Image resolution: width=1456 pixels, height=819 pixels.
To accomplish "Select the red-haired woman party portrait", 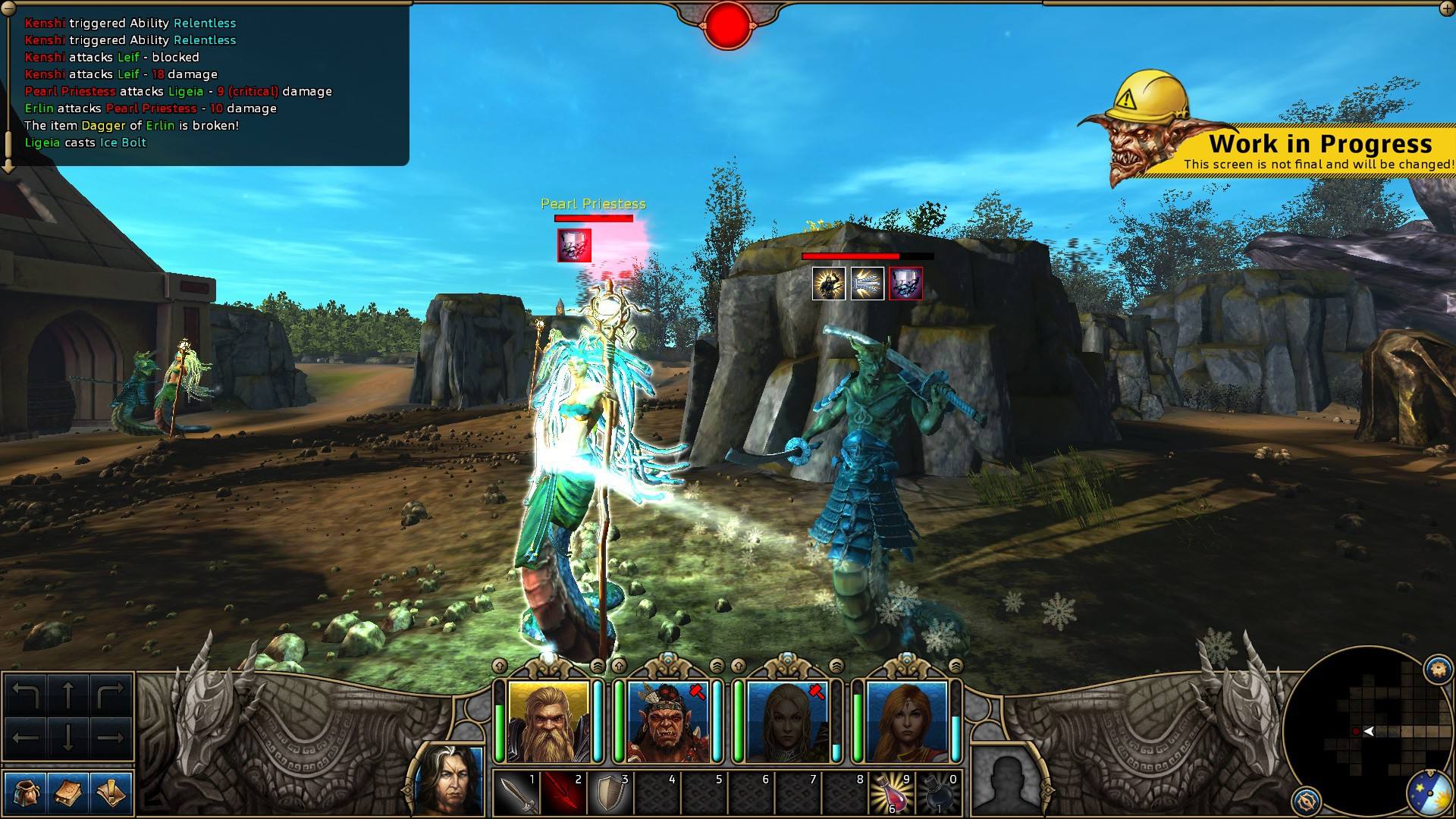I will click(x=906, y=721).
